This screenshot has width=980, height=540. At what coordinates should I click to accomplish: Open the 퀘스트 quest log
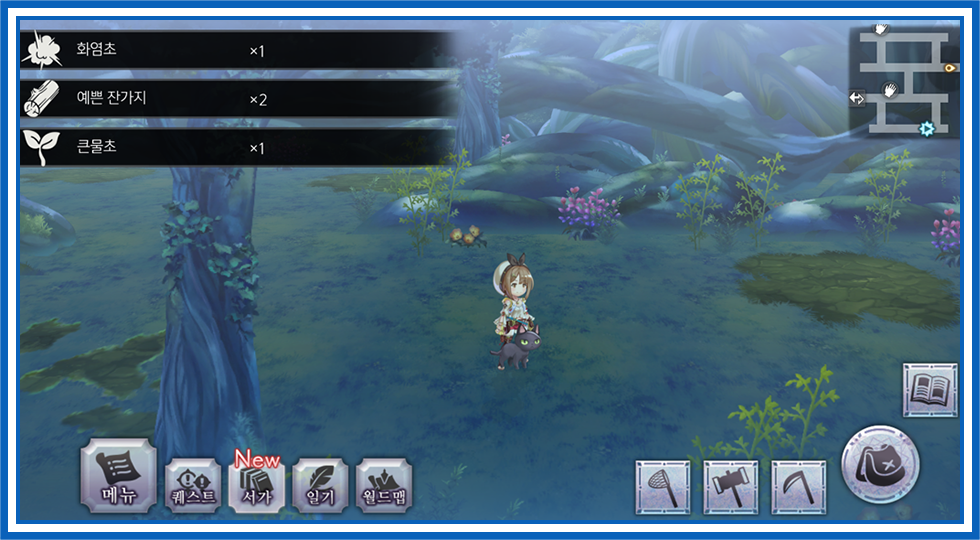click(192, 486)
